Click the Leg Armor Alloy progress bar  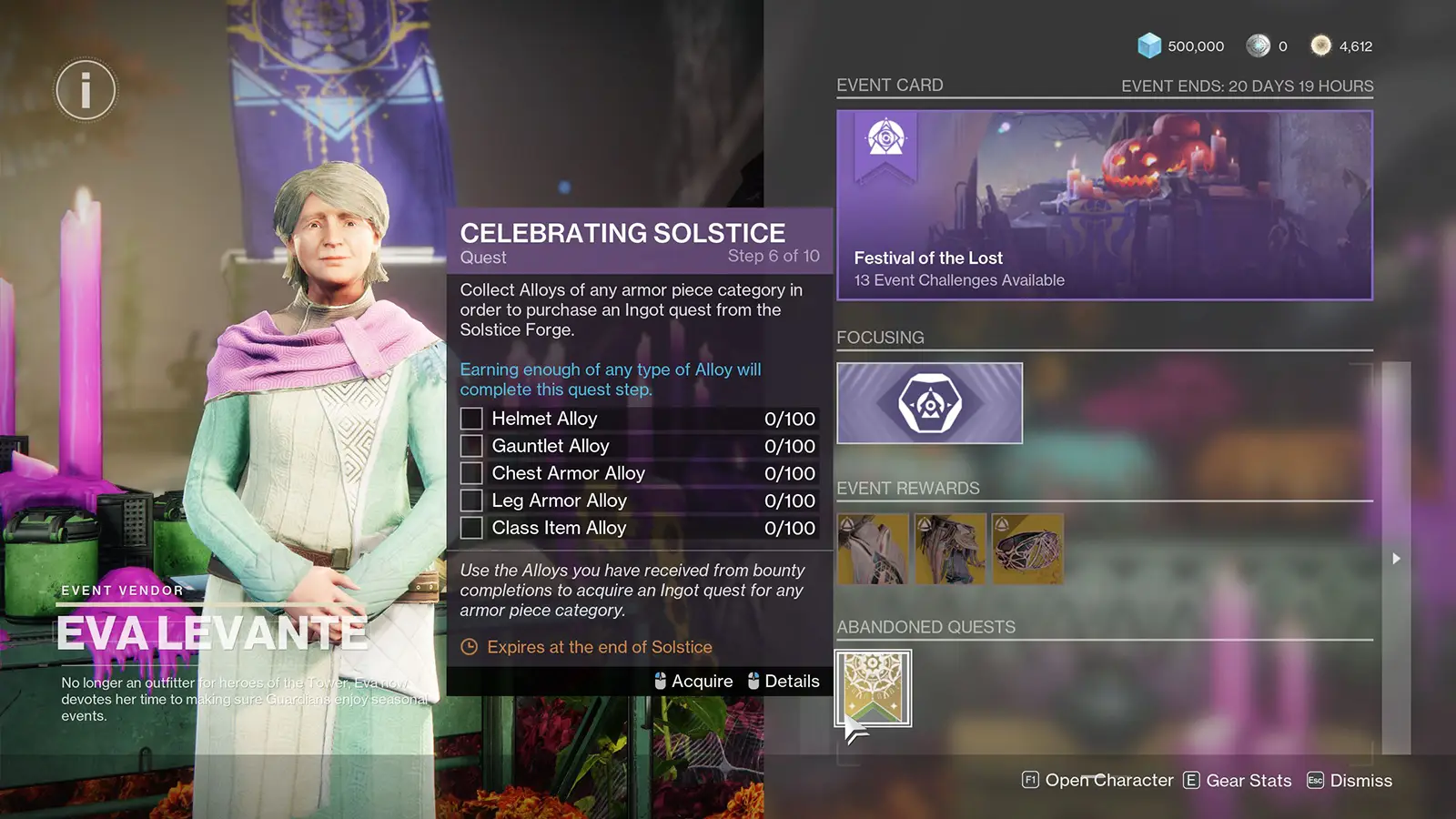point(637,500)
